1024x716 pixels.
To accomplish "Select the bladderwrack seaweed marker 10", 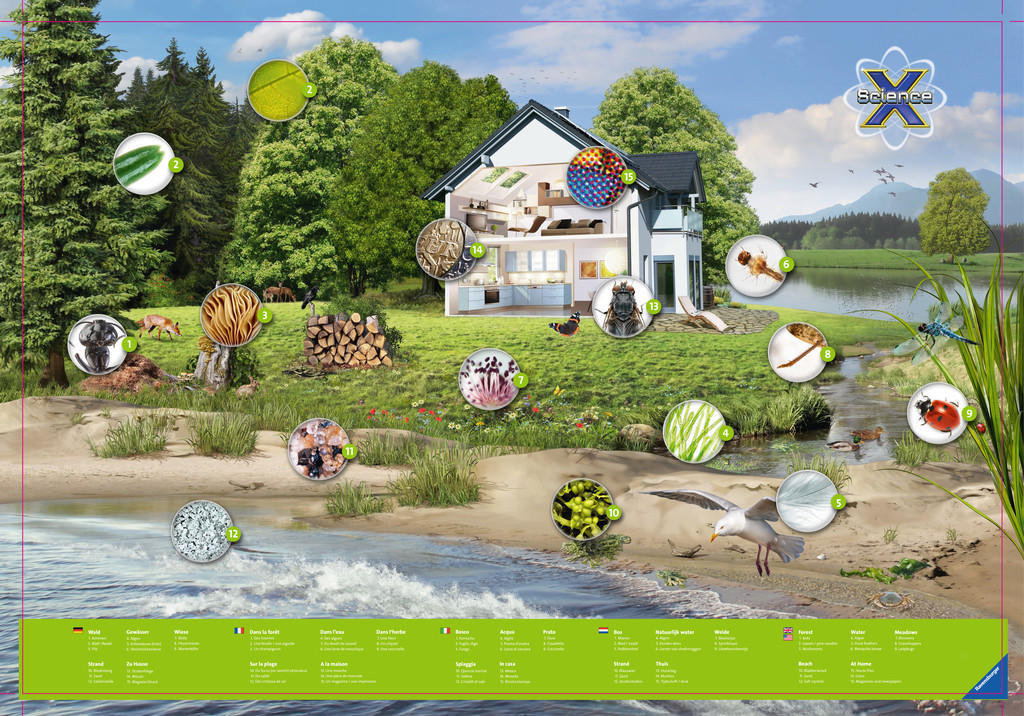I will [582, 509].
